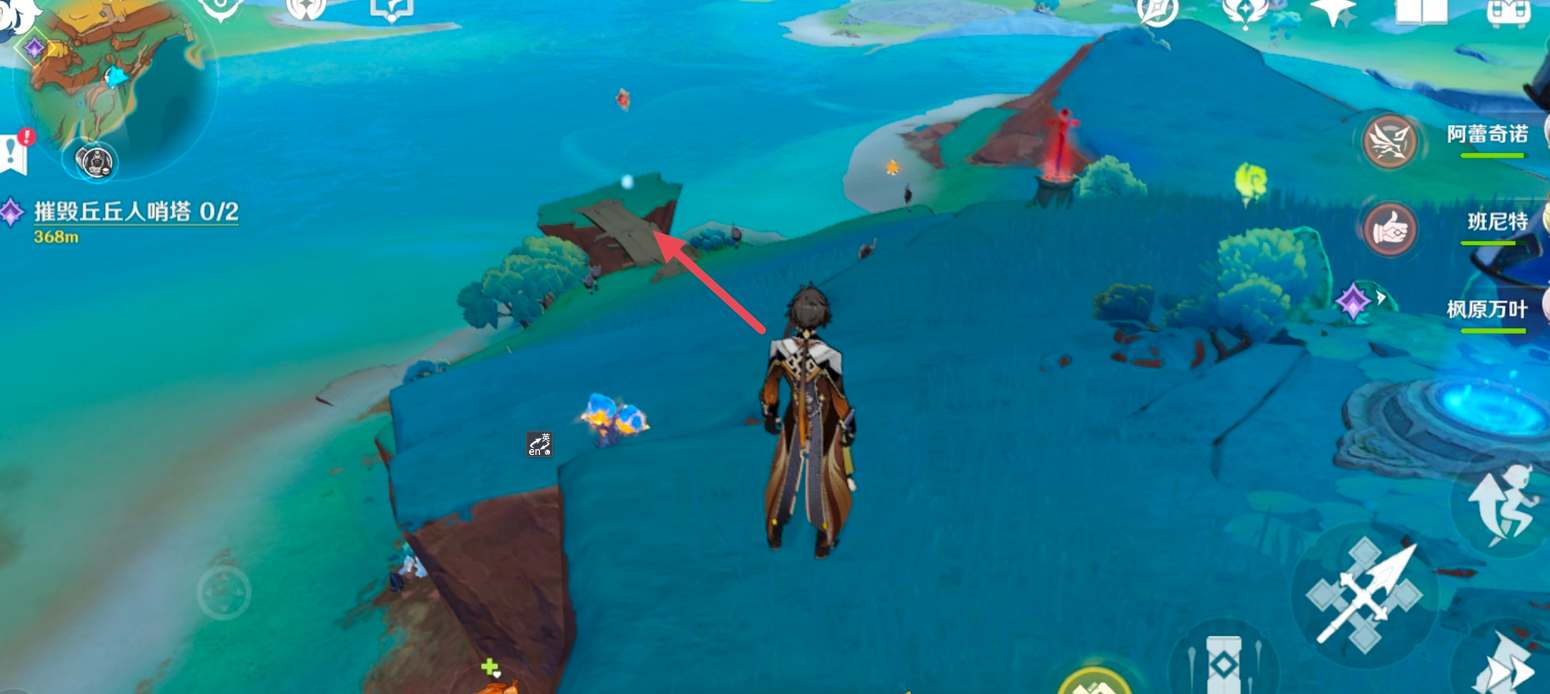Perform a normal attack with the spear button
The image size is (1550, 694).
1365,595
